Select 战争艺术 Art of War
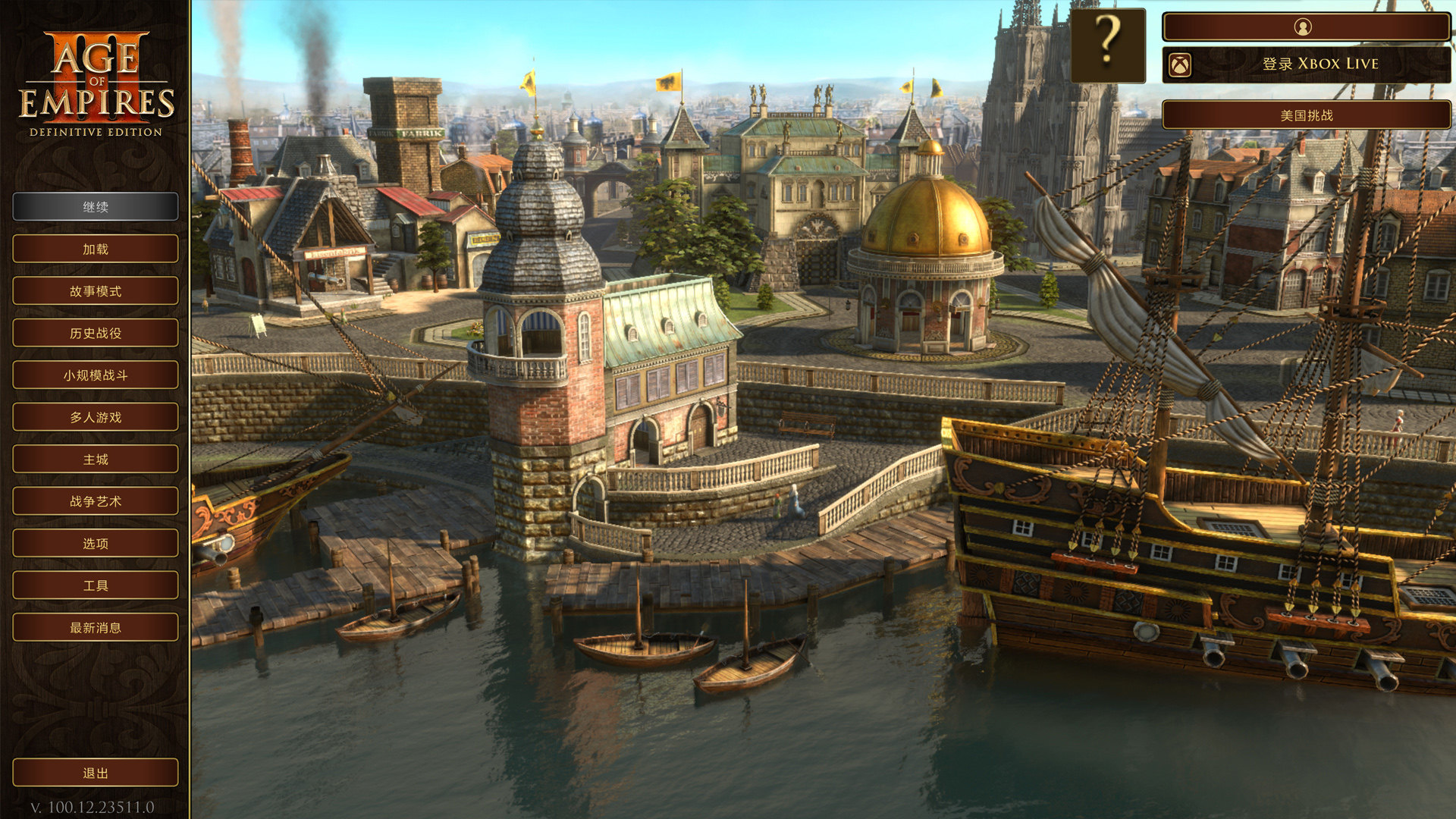The image size is (1456, 819). click(96, 501)
